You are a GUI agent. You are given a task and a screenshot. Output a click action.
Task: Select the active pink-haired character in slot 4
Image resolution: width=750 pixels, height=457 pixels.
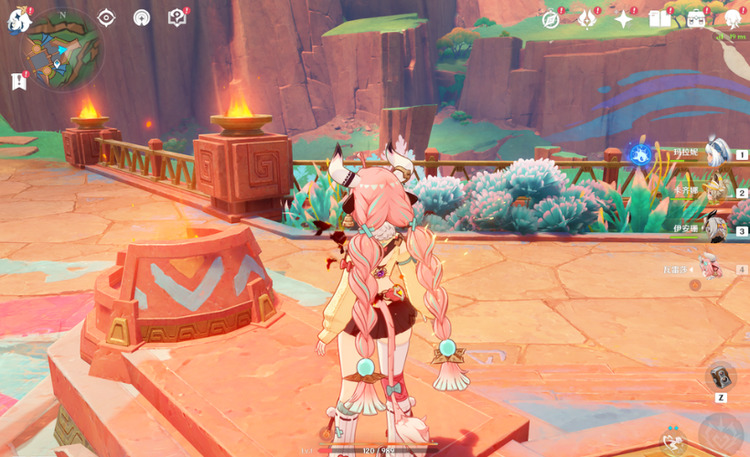coord(712,268)
